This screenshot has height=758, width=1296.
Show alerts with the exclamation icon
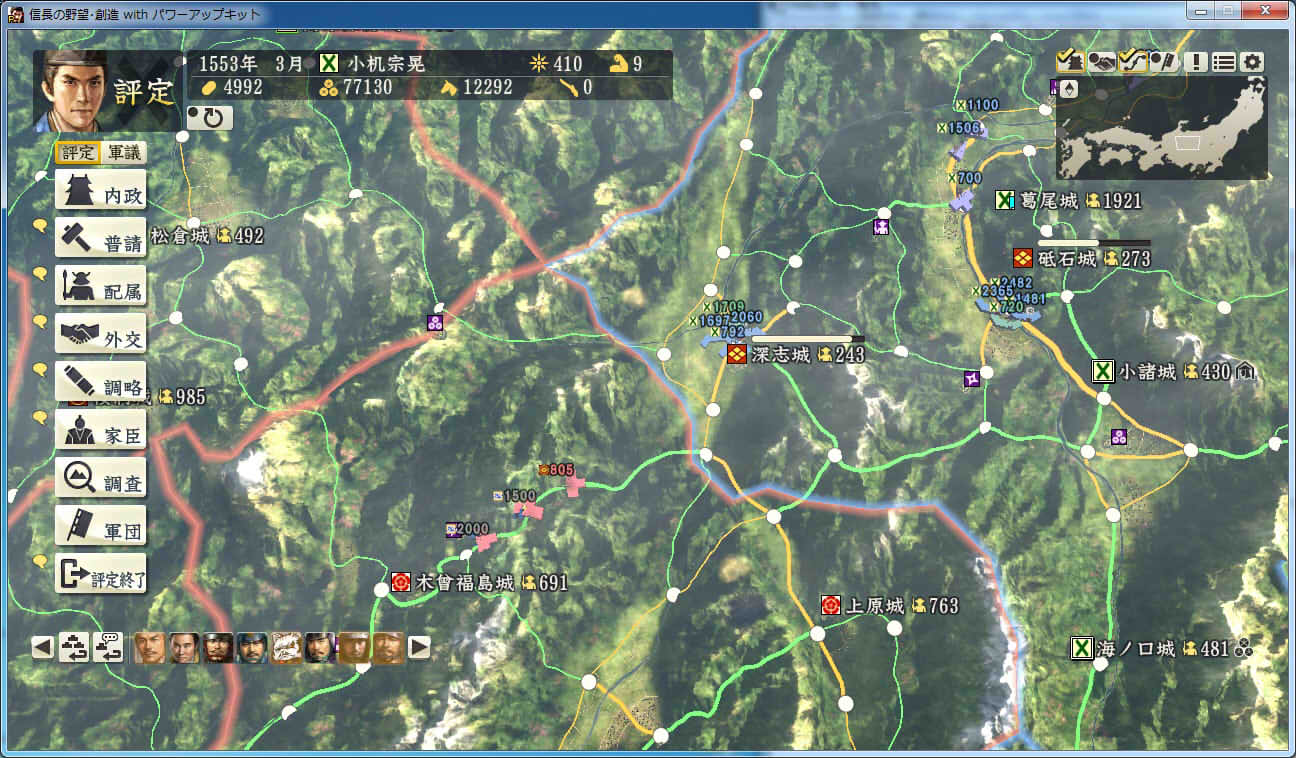(x=1197, y=62)
